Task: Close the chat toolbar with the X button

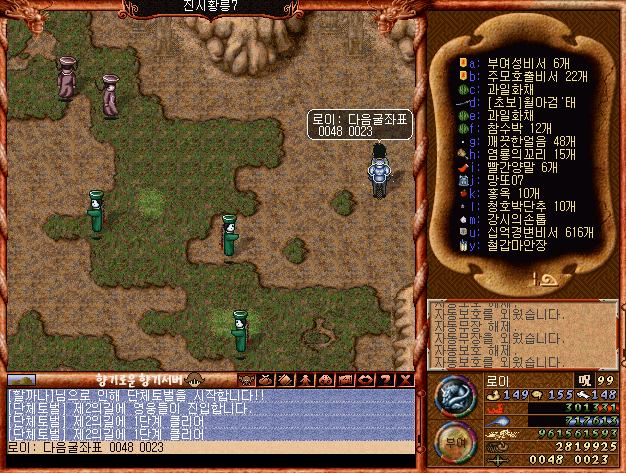Action: click(405, 380)
